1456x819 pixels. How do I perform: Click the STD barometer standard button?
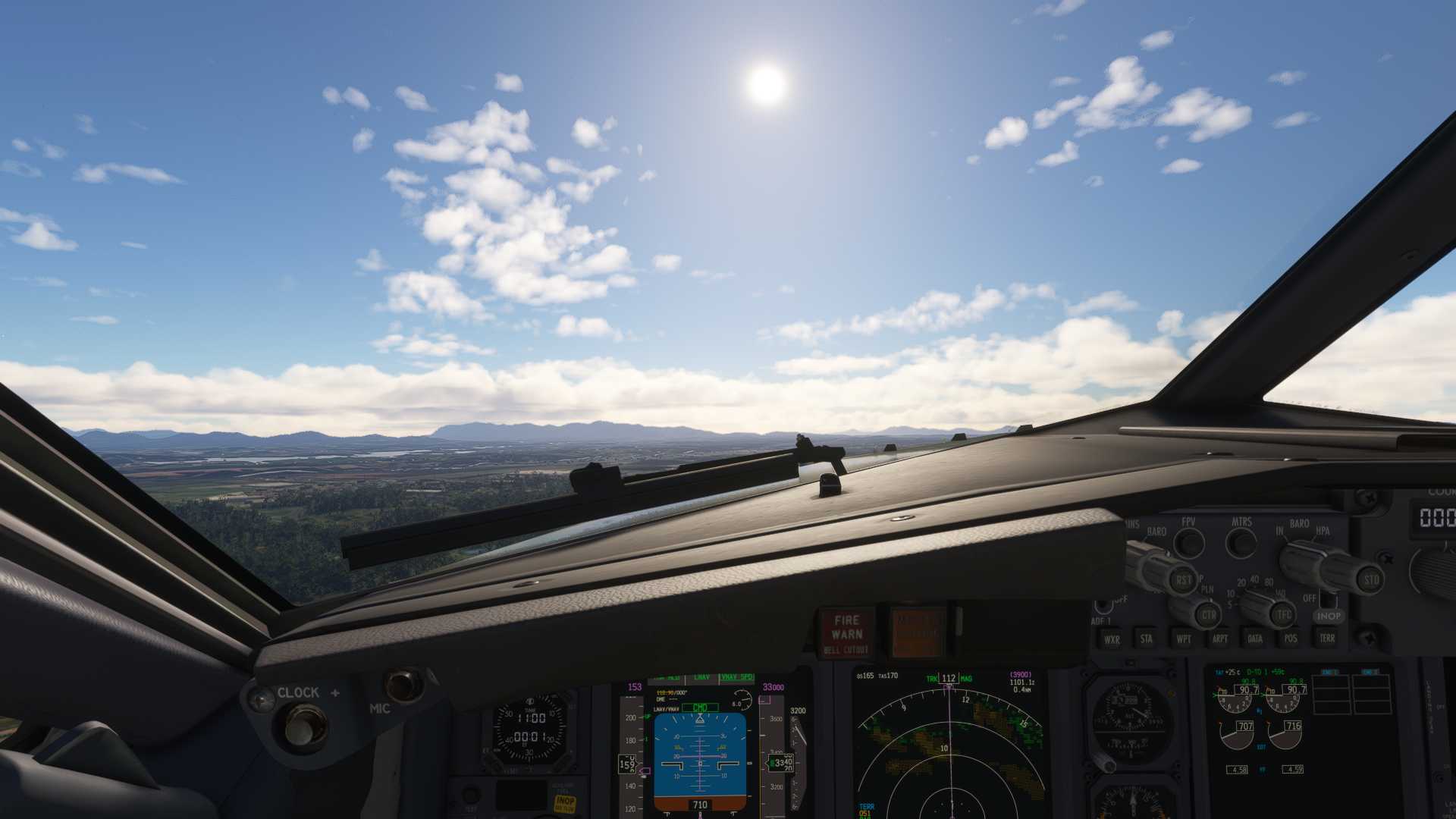(x=1371, y=581)
